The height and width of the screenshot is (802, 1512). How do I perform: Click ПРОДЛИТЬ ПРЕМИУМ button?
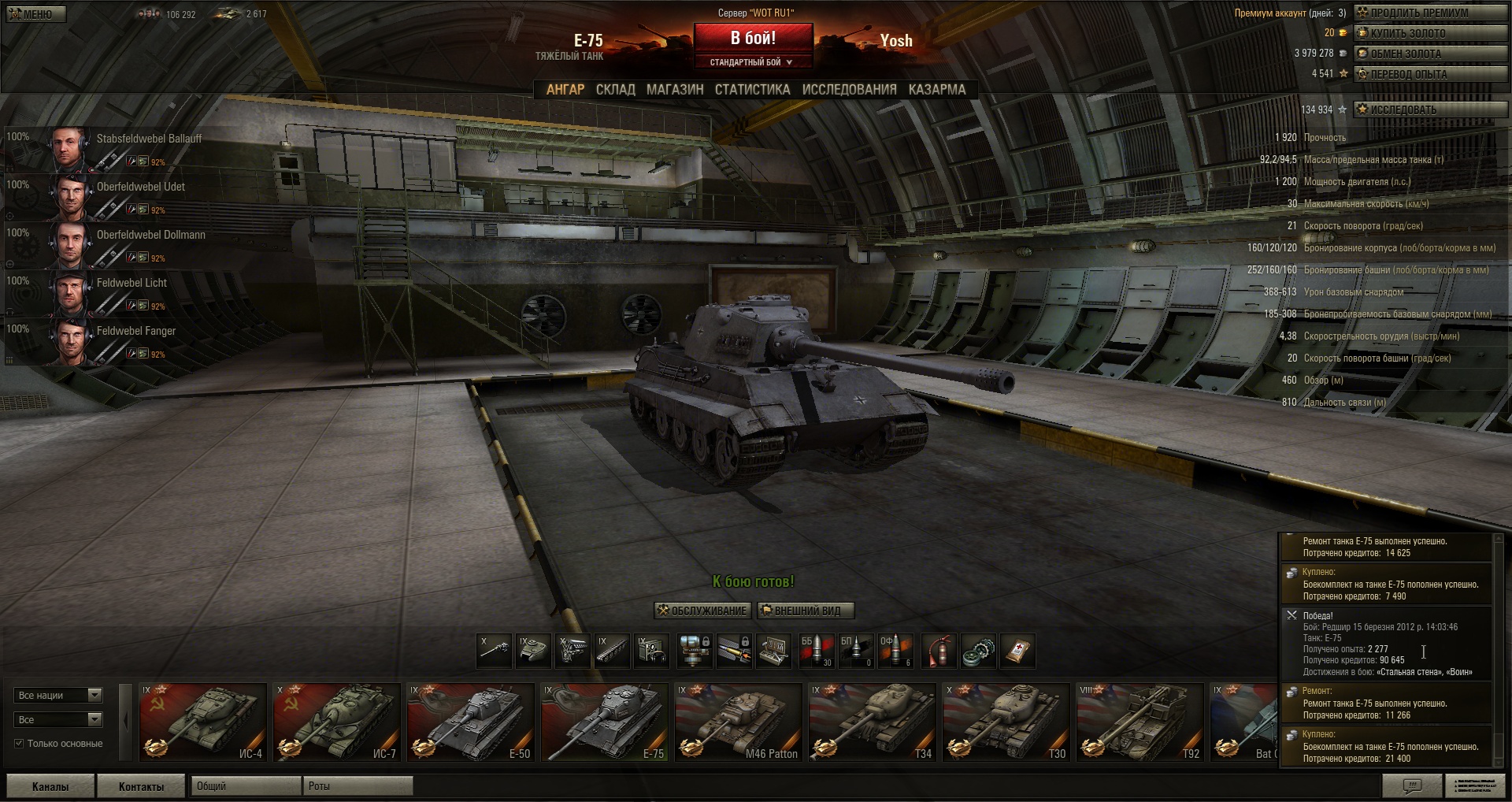[1429, 13]
